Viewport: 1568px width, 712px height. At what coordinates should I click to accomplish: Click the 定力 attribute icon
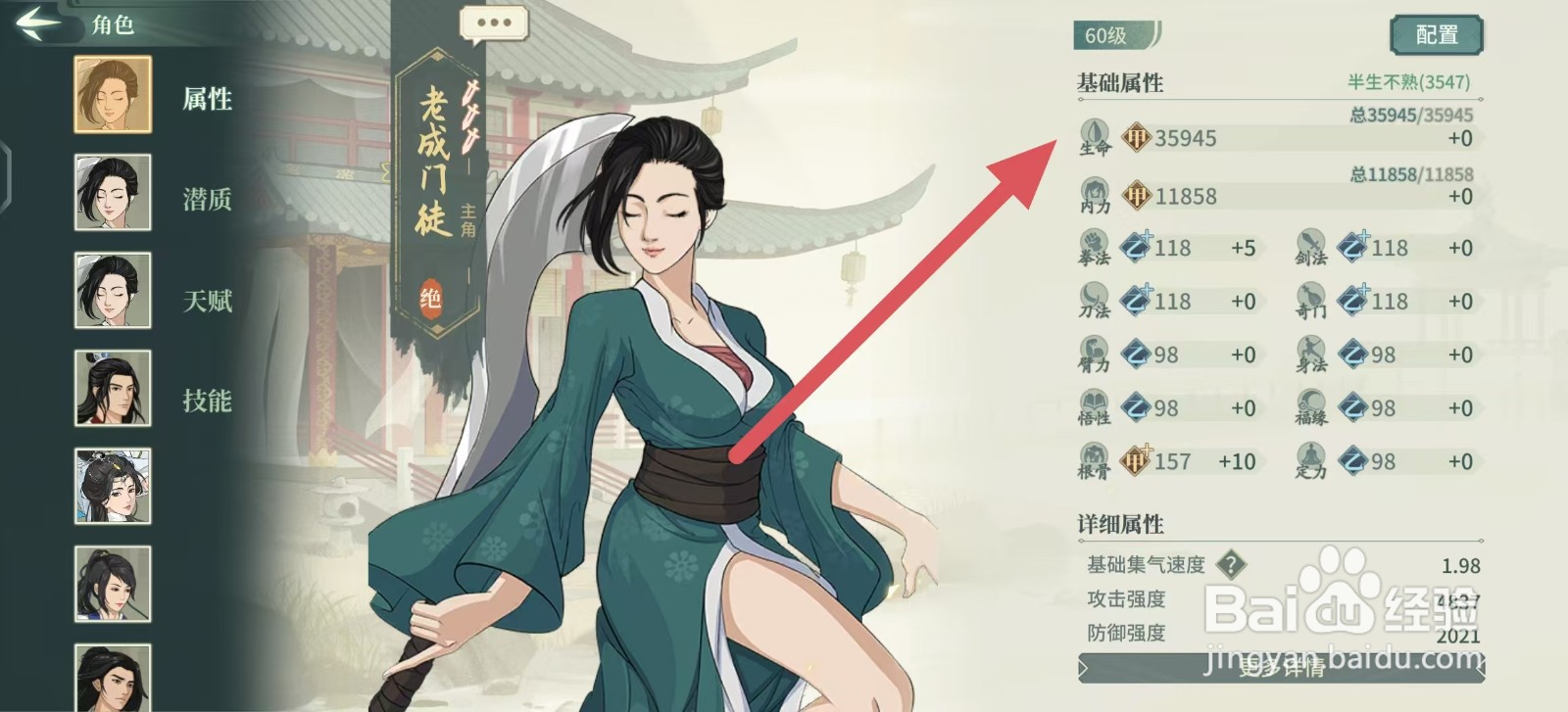click(x=1310, y=460)
